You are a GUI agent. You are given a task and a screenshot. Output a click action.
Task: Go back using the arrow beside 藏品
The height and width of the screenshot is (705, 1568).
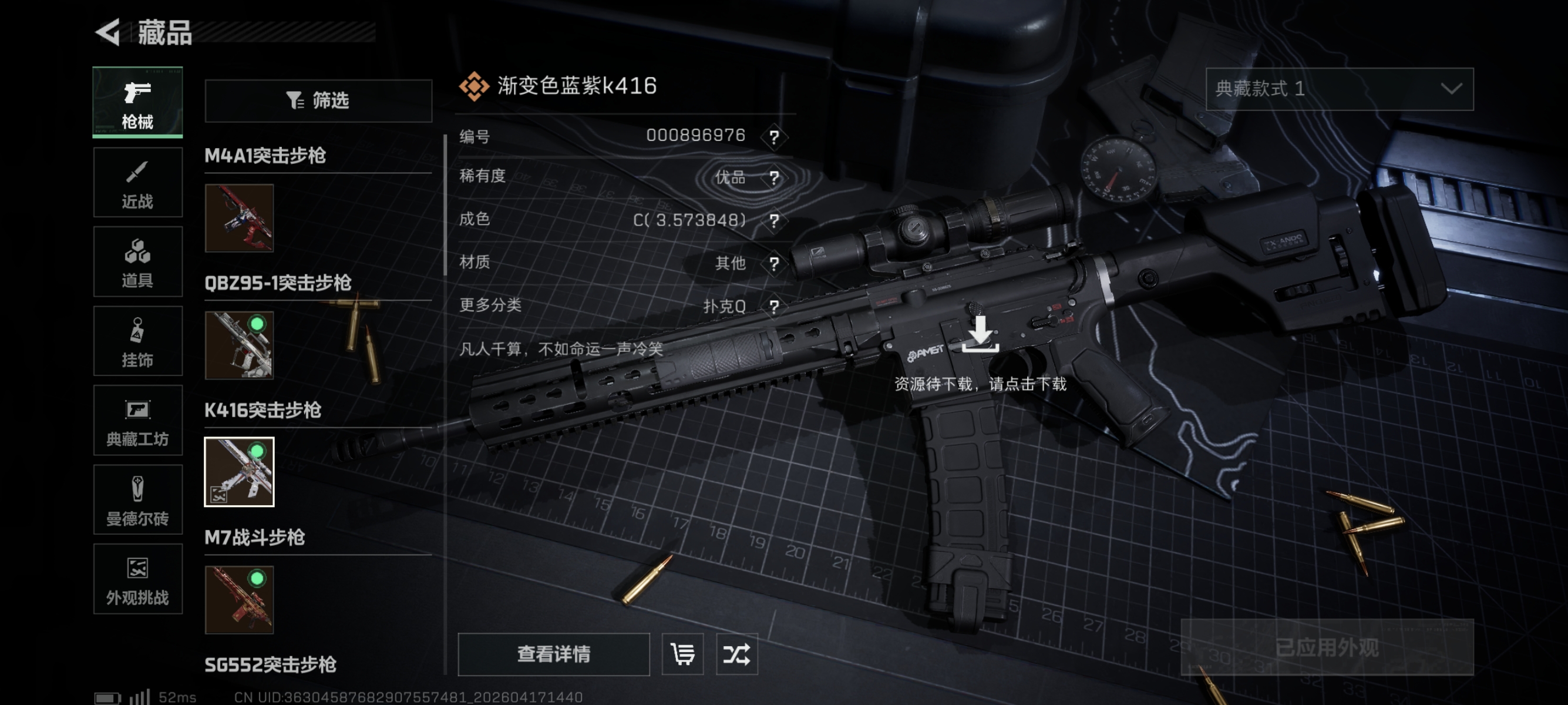click(109, 32)
